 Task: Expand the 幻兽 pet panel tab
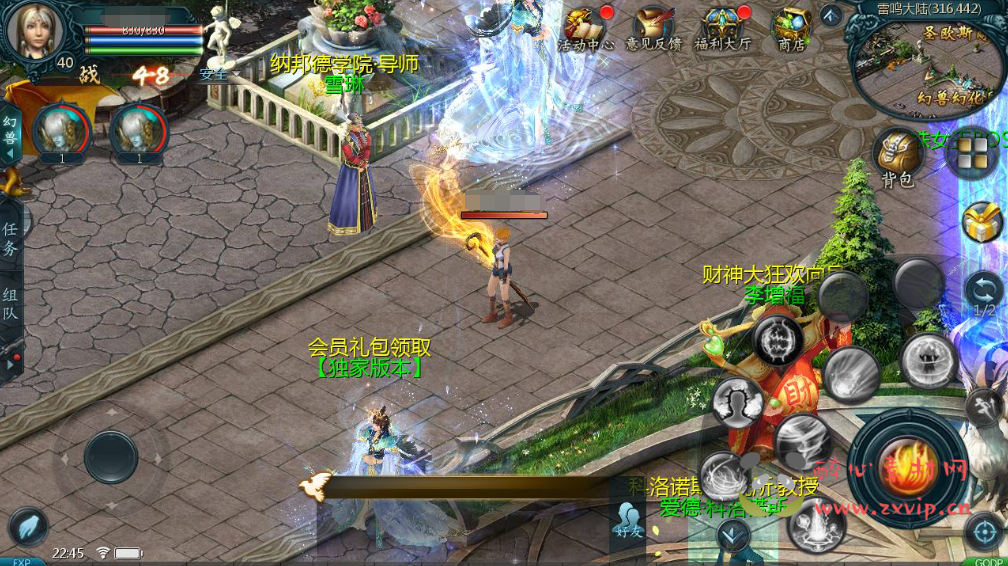[x=10, y=132]
